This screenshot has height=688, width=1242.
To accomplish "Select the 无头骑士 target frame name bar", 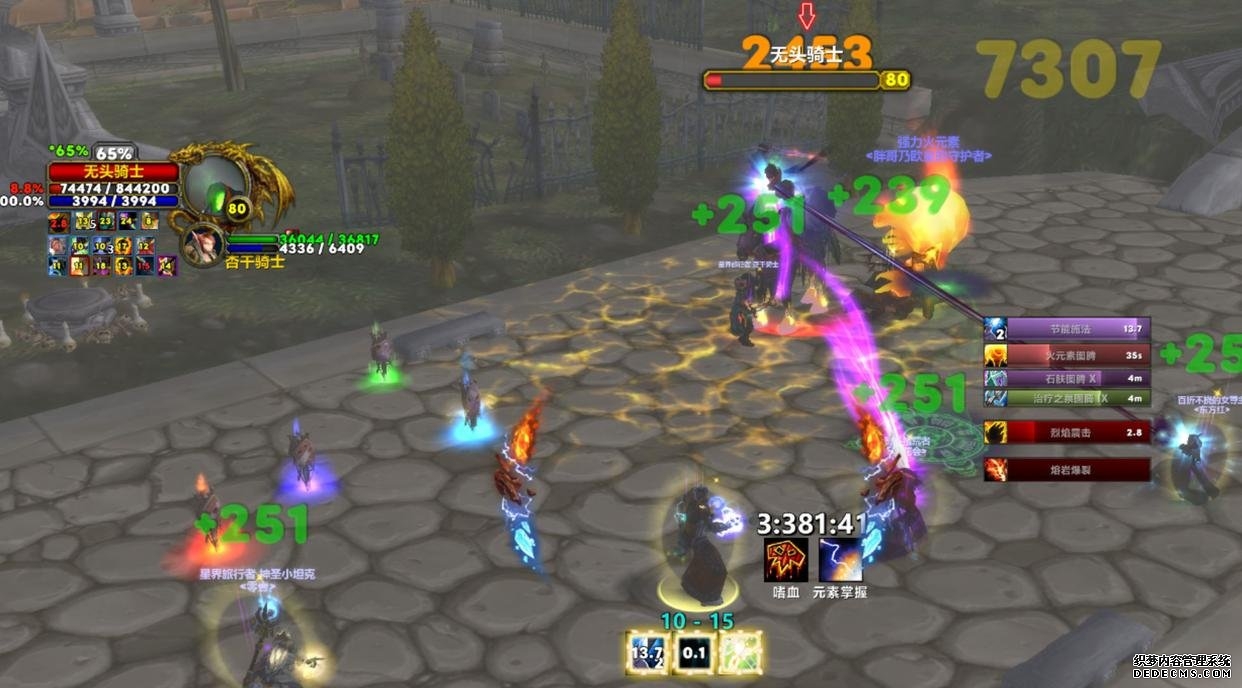I will [113, 172].
